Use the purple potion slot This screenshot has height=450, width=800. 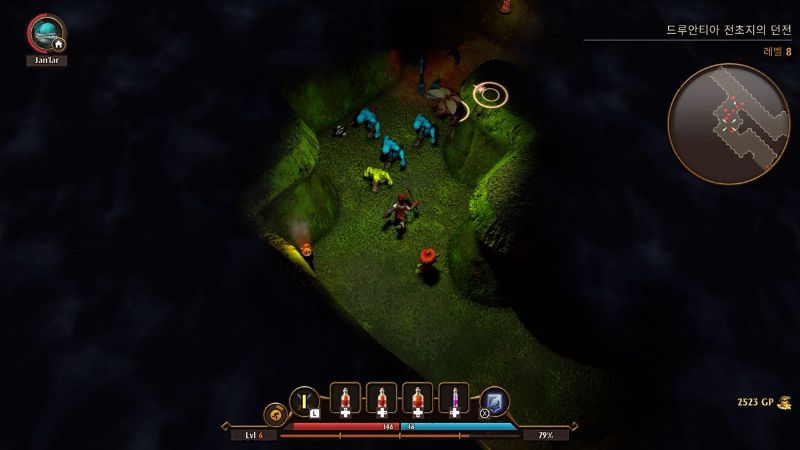coord(454,399)
